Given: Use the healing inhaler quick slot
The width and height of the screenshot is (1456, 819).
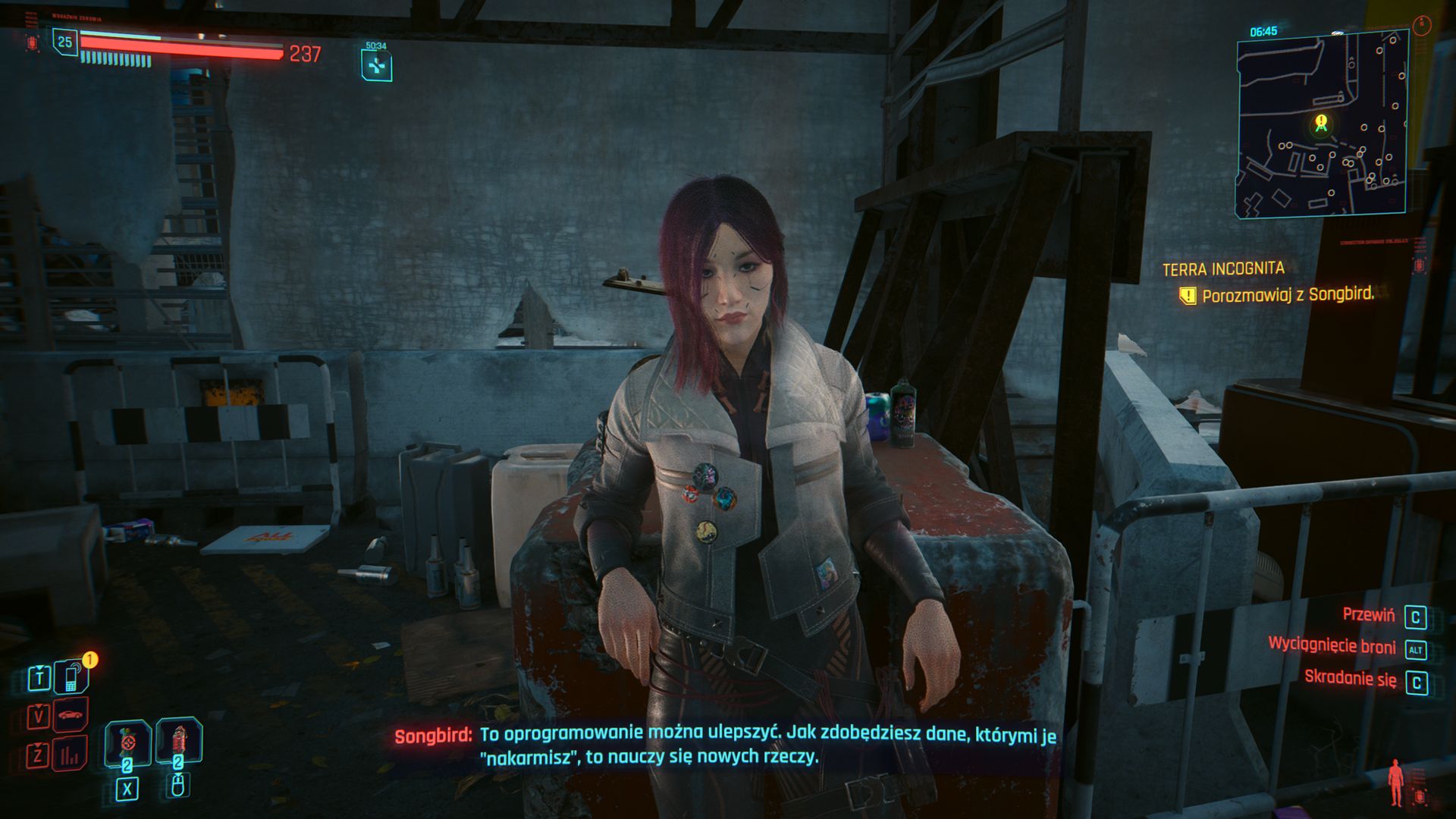Looking at the screenshot, I should [x=127, y=742].
